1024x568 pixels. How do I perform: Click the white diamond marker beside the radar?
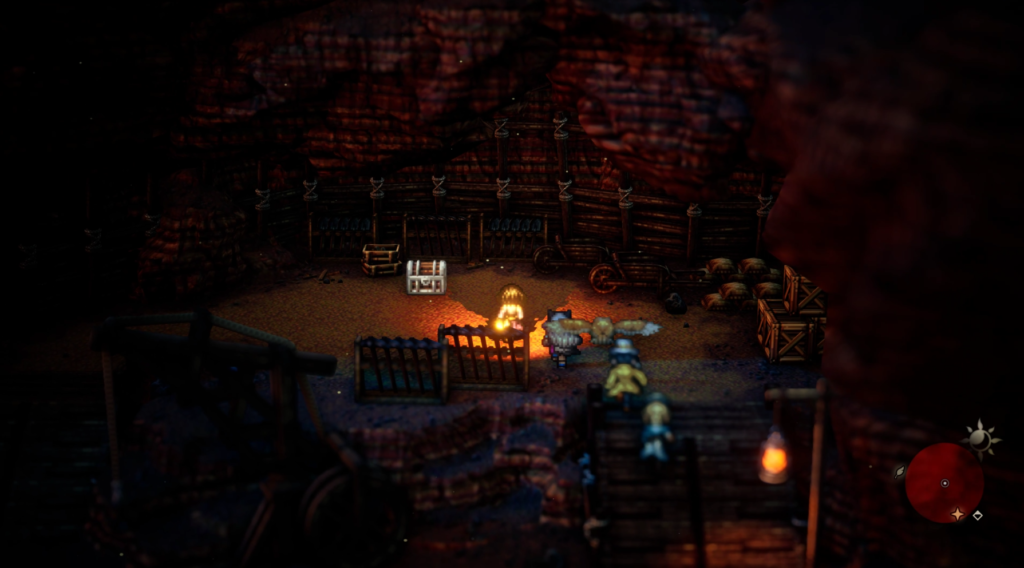[977, 515]
